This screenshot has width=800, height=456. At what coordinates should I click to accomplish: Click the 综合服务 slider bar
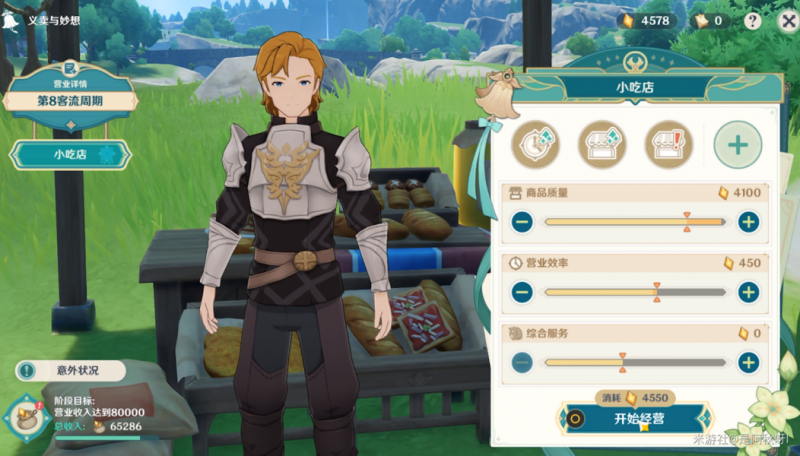pos(635,362)
